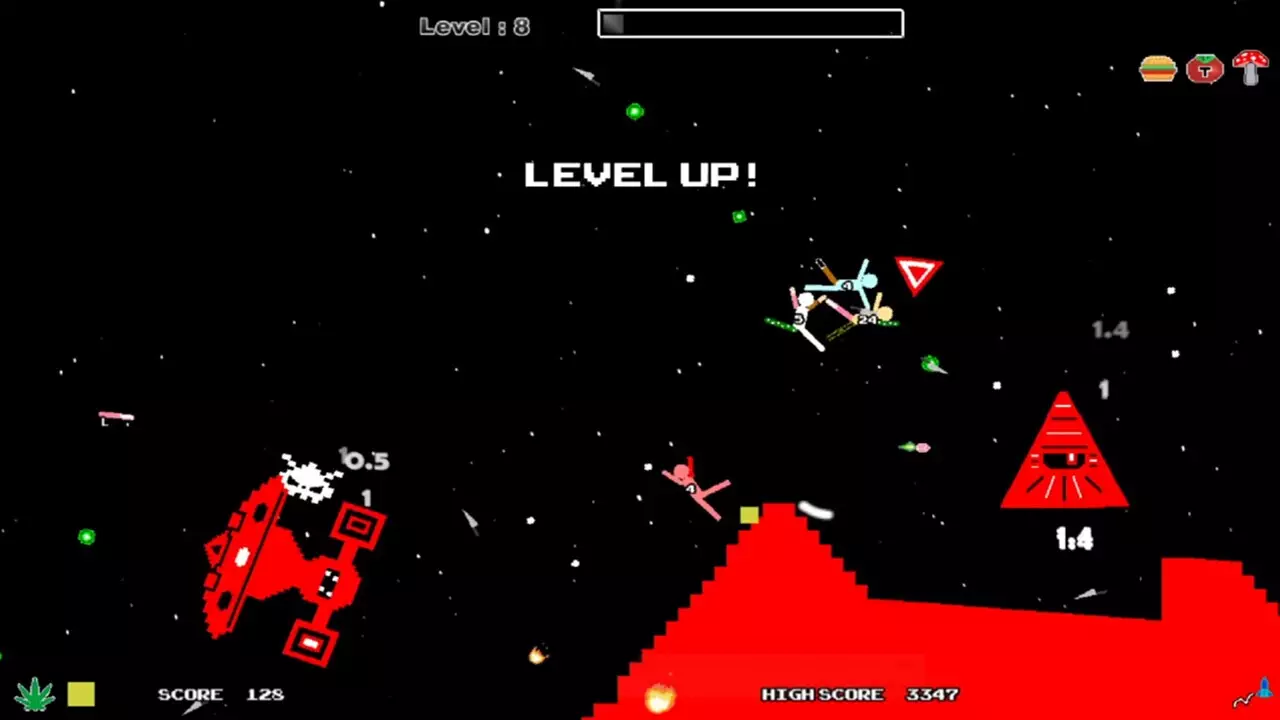Select the tomato power-up icon
The width and height of the screenshot is (1280, 720).
pos(1204,68)
